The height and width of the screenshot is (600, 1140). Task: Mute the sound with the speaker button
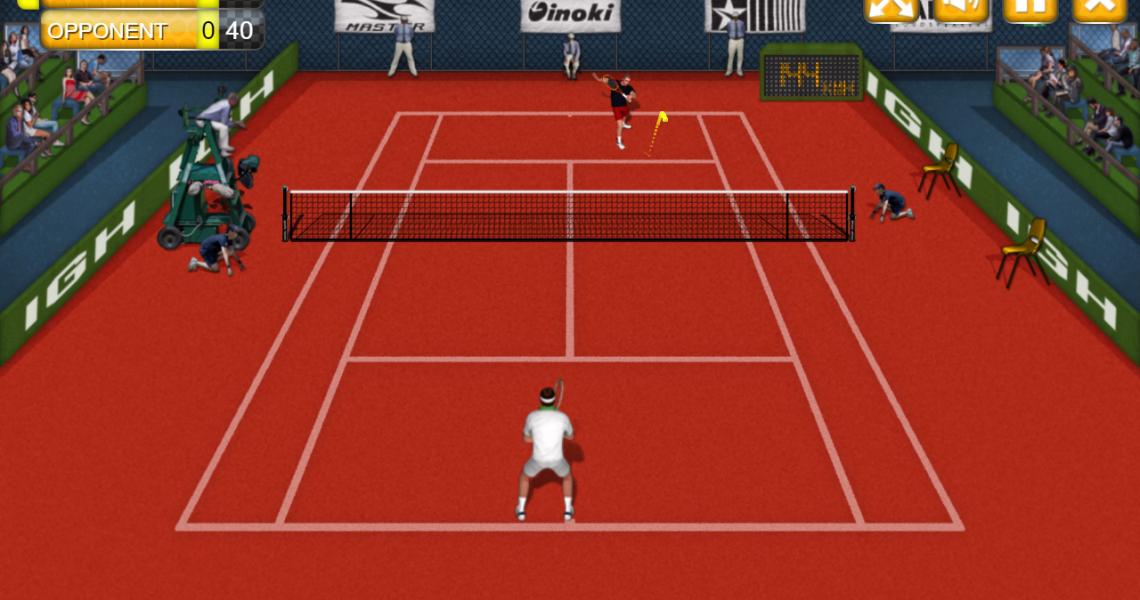[x=960, y=8]
